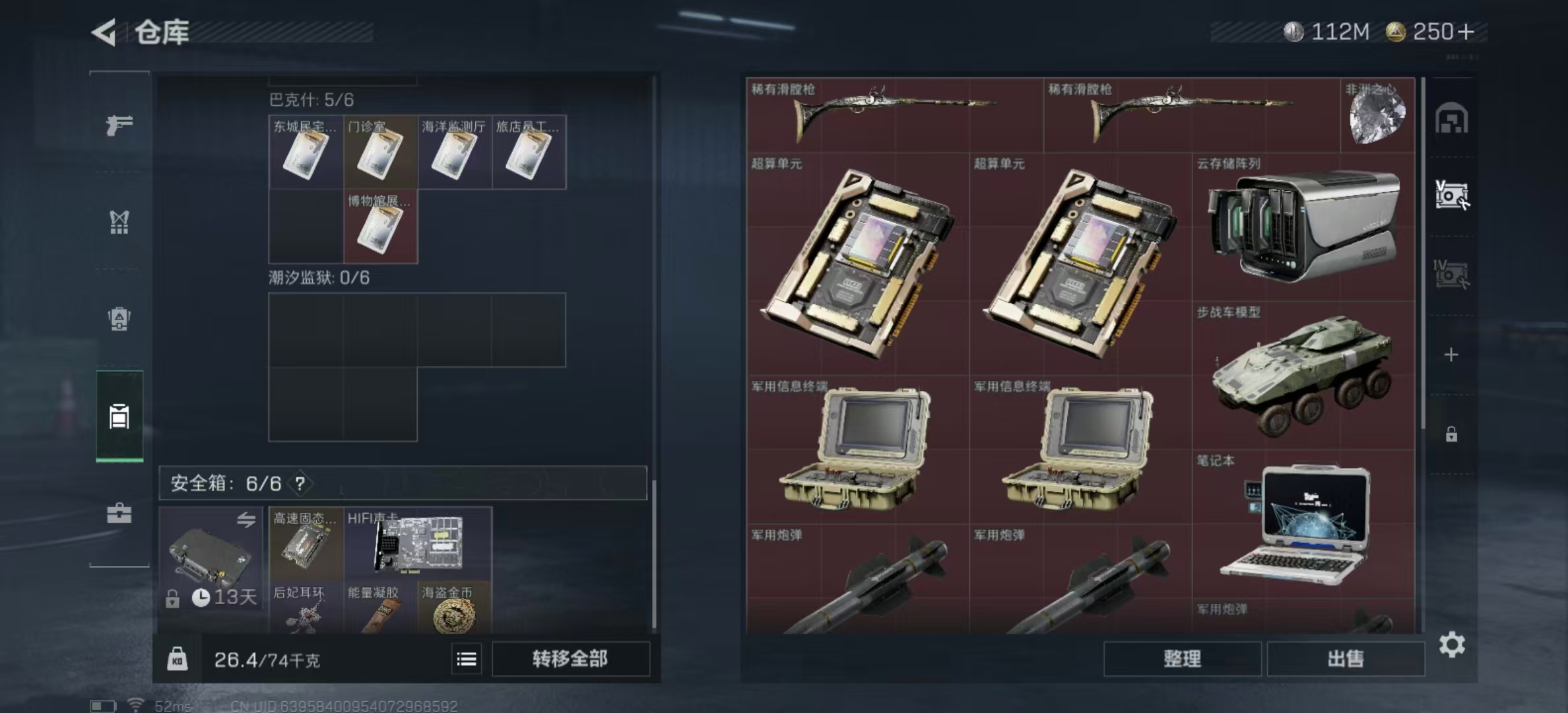1568x713 pixels.
Task: Toggle the locked safe box slot showing 13天
Action: pos(211,558)
